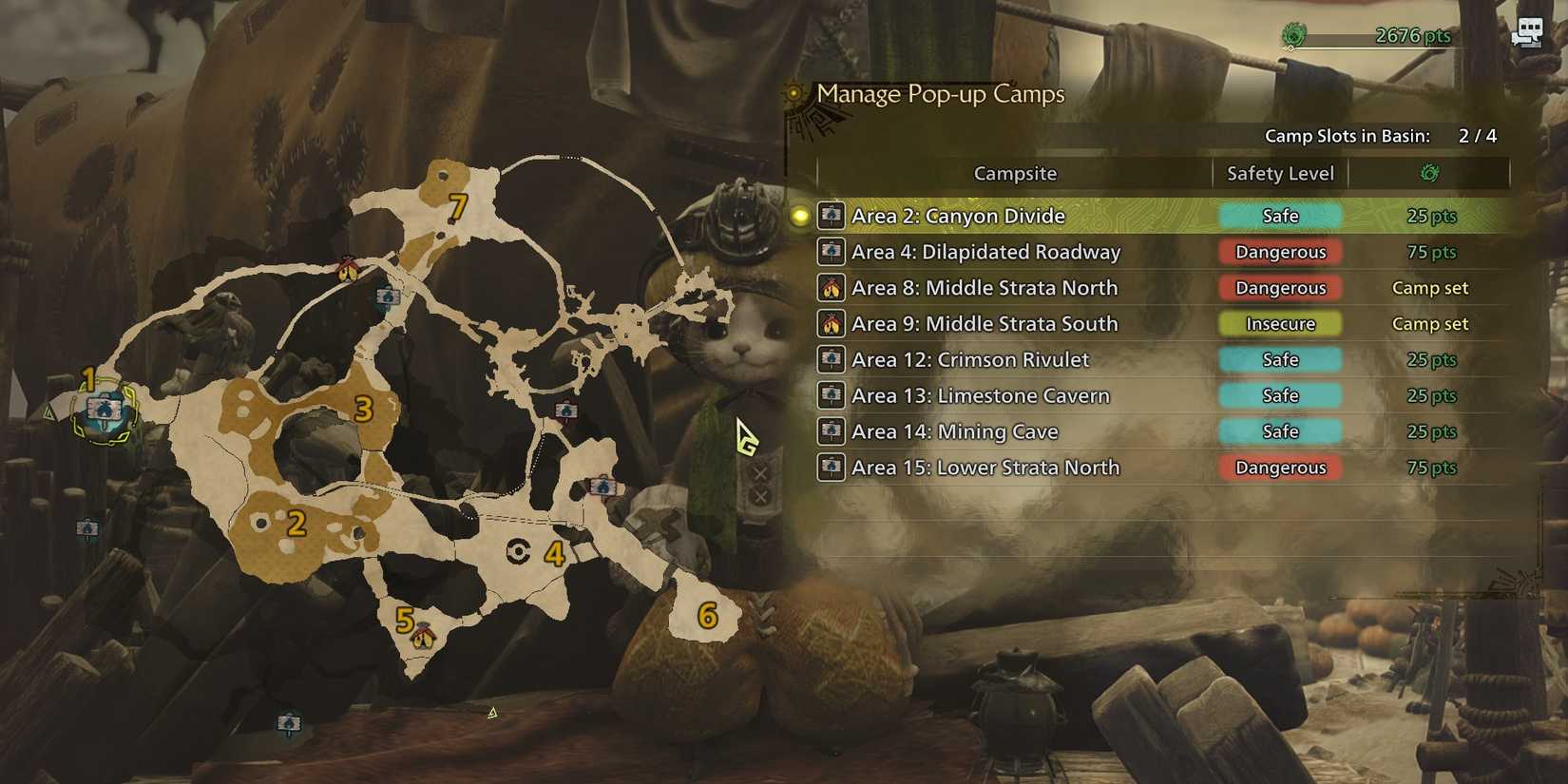The height and width of the screenshot is (784, 1568).
Task: Click the blue tent marker at bottom of the map
Action: pyautogui.click(x=289, y=720)
